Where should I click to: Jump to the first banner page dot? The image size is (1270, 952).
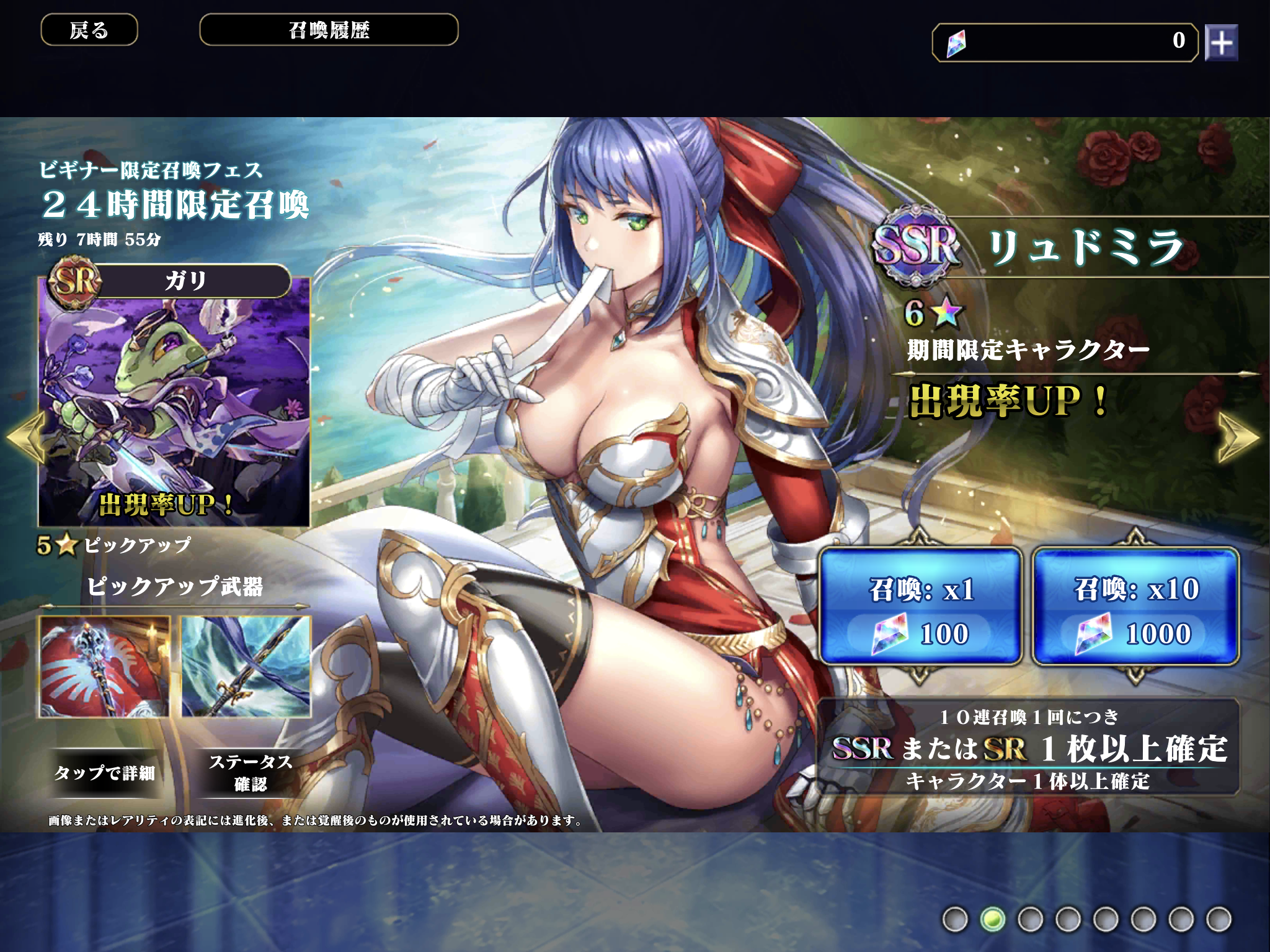pos(955,919)
